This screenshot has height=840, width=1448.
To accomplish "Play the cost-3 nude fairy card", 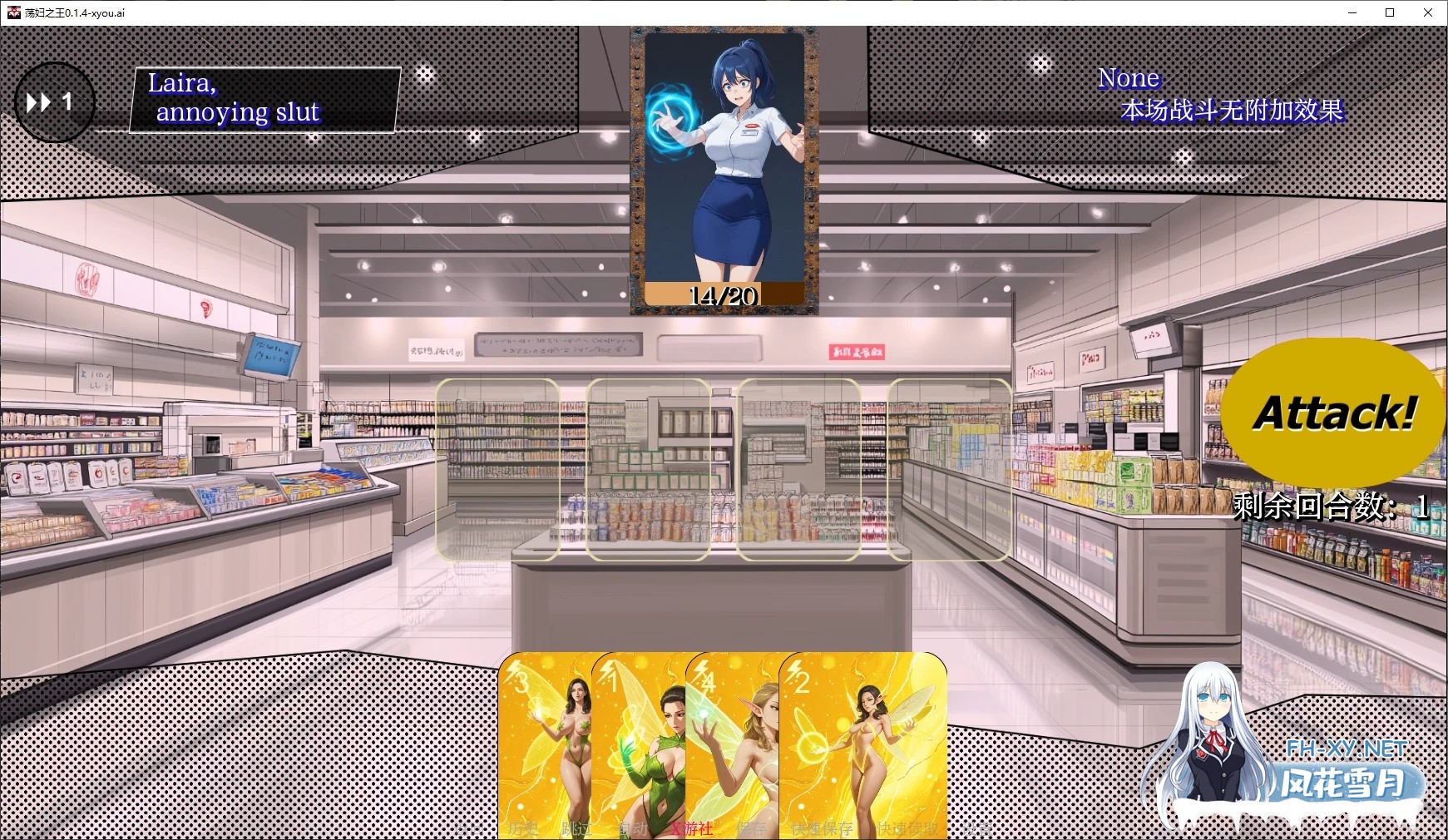I will click(x=549, y=740).
